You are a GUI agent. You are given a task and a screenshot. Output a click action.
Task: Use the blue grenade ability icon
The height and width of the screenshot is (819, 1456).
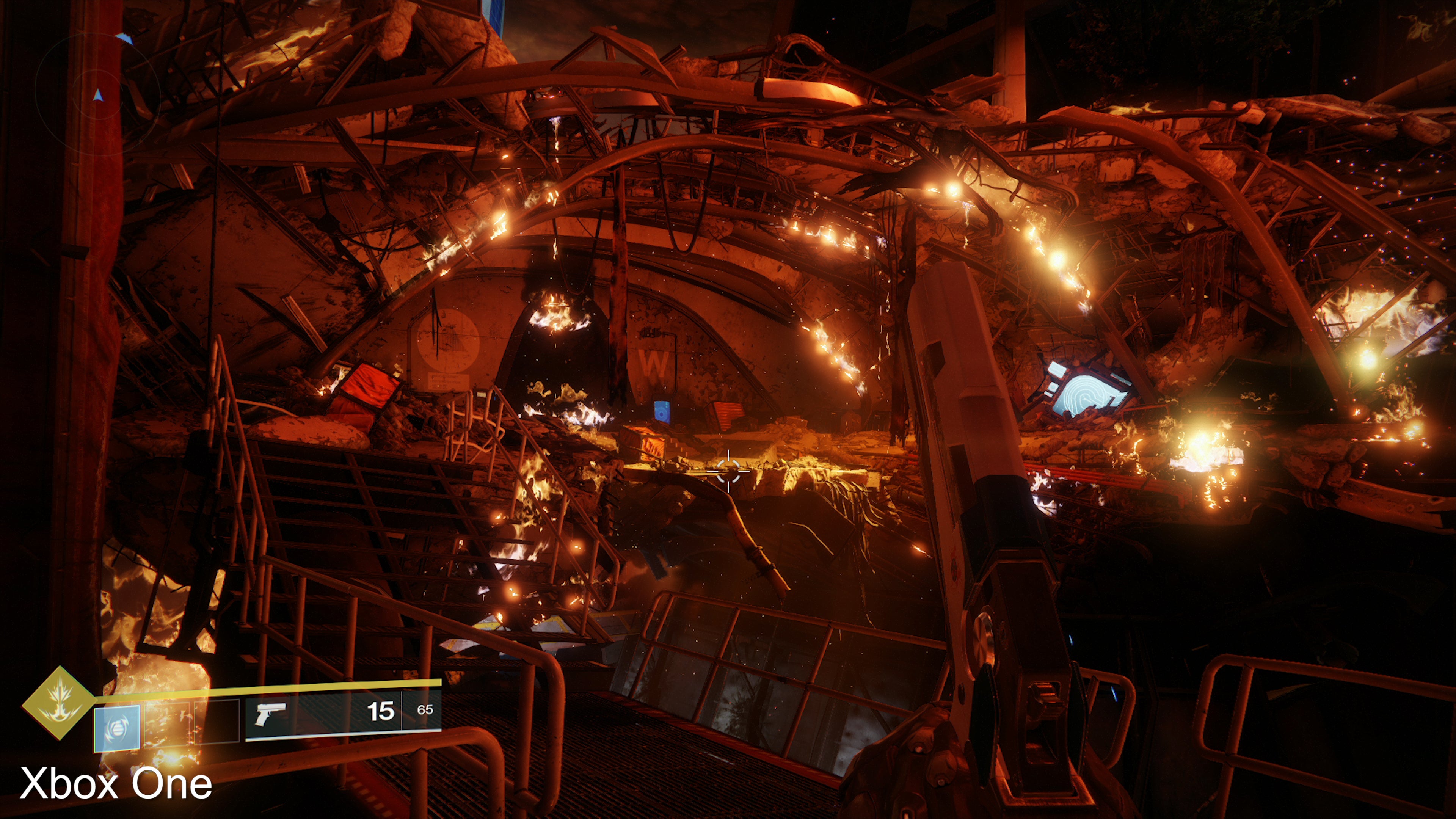(x=116, y=728)
